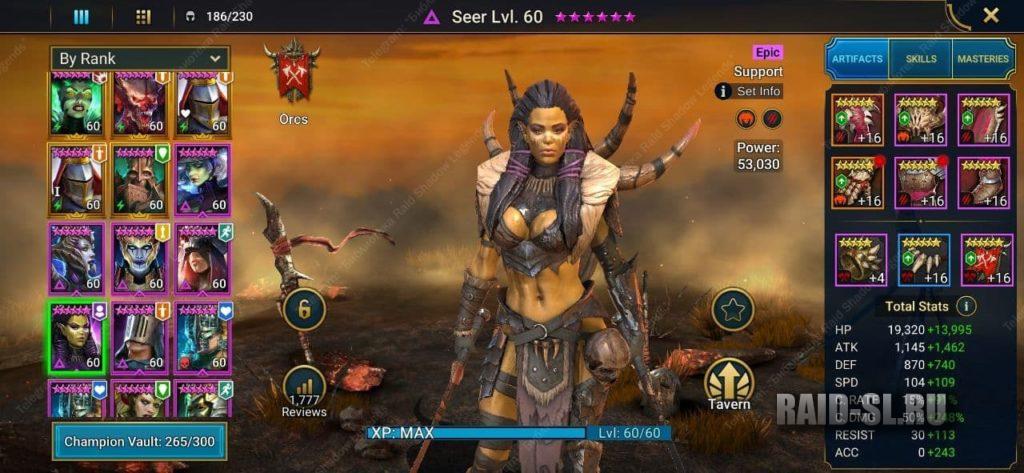This screenshot has width=1024, height=473.
Task: Select the Seer champion portrait in list
Action: click(x=77, y=335)
